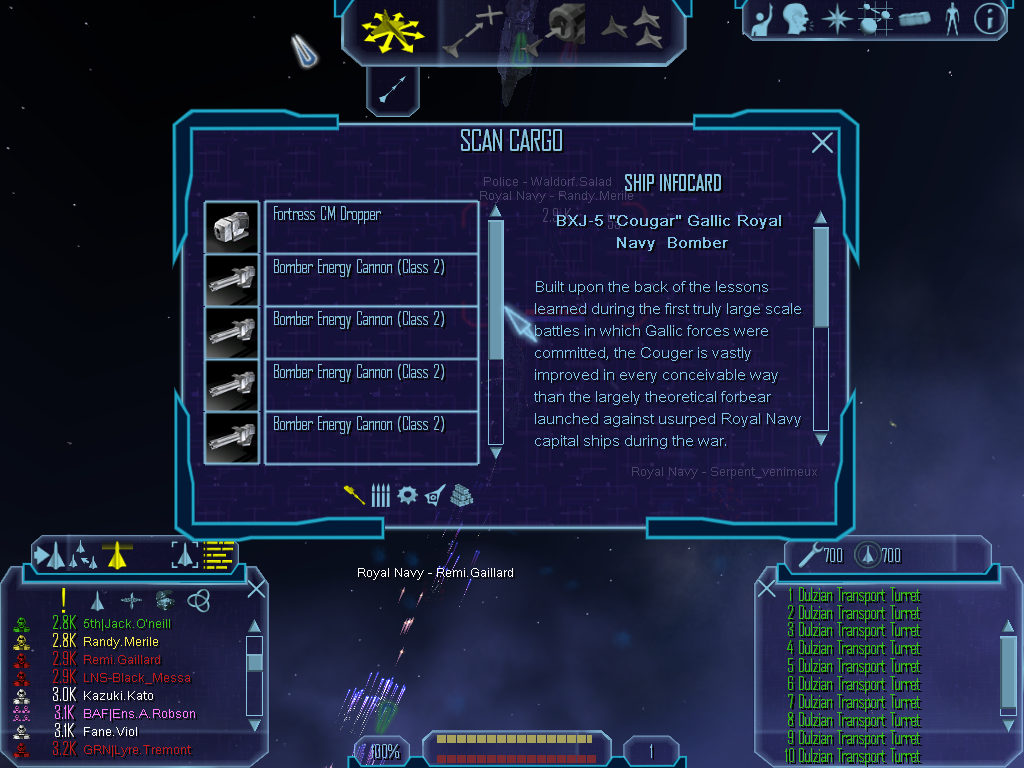Viewport: 1024px width, 768px height.
Task: Show the stacked commodities cargo filter
Action: [x=461, y=495]
